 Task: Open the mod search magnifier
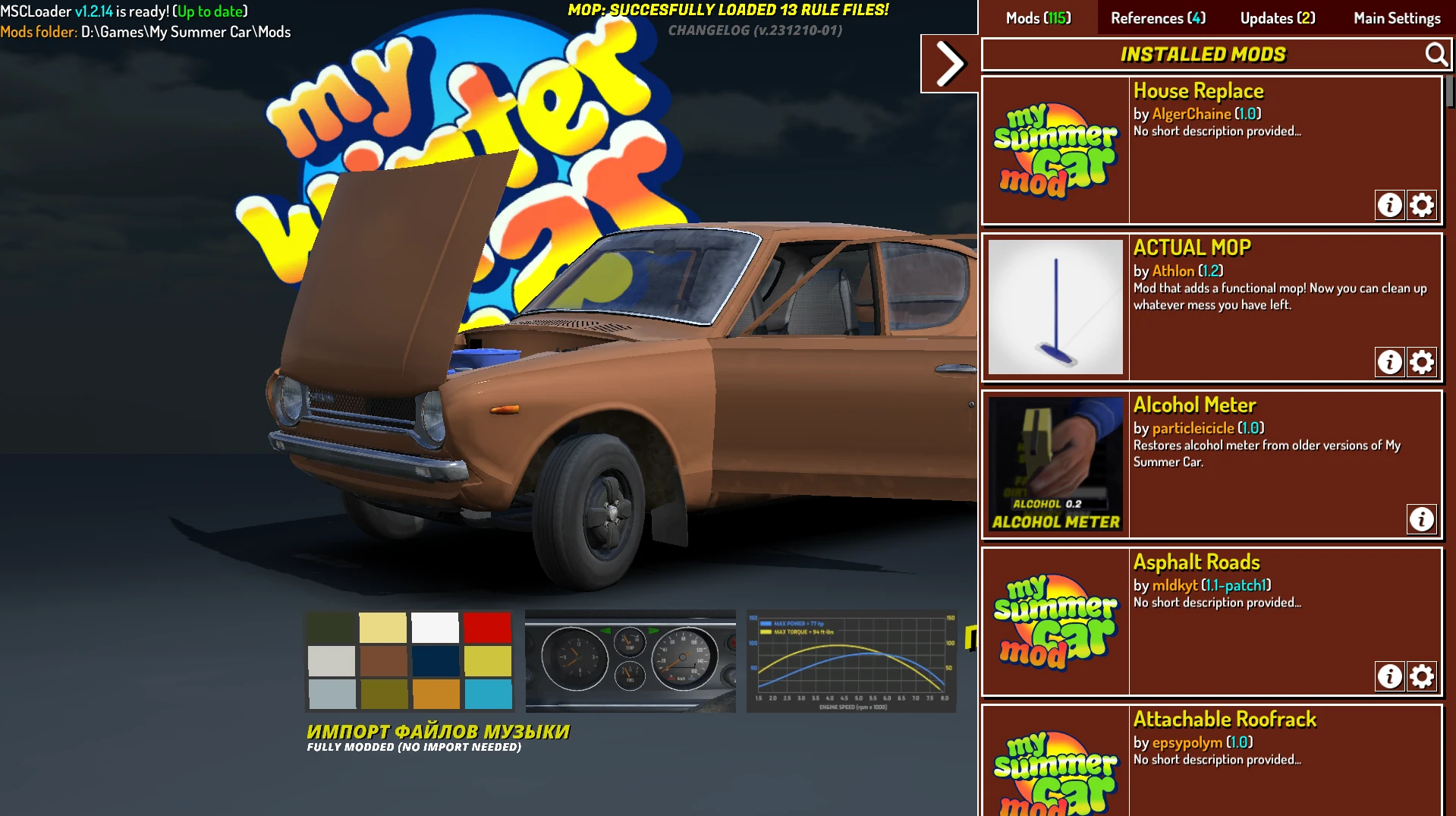[1436, 54]
